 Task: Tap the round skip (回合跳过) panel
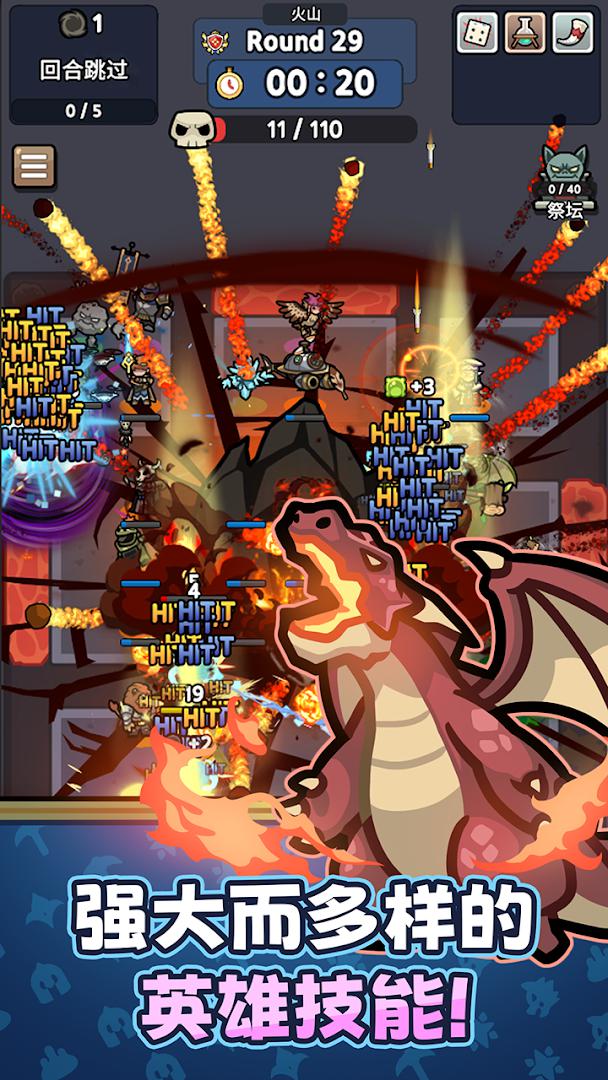tap(84, 65)
